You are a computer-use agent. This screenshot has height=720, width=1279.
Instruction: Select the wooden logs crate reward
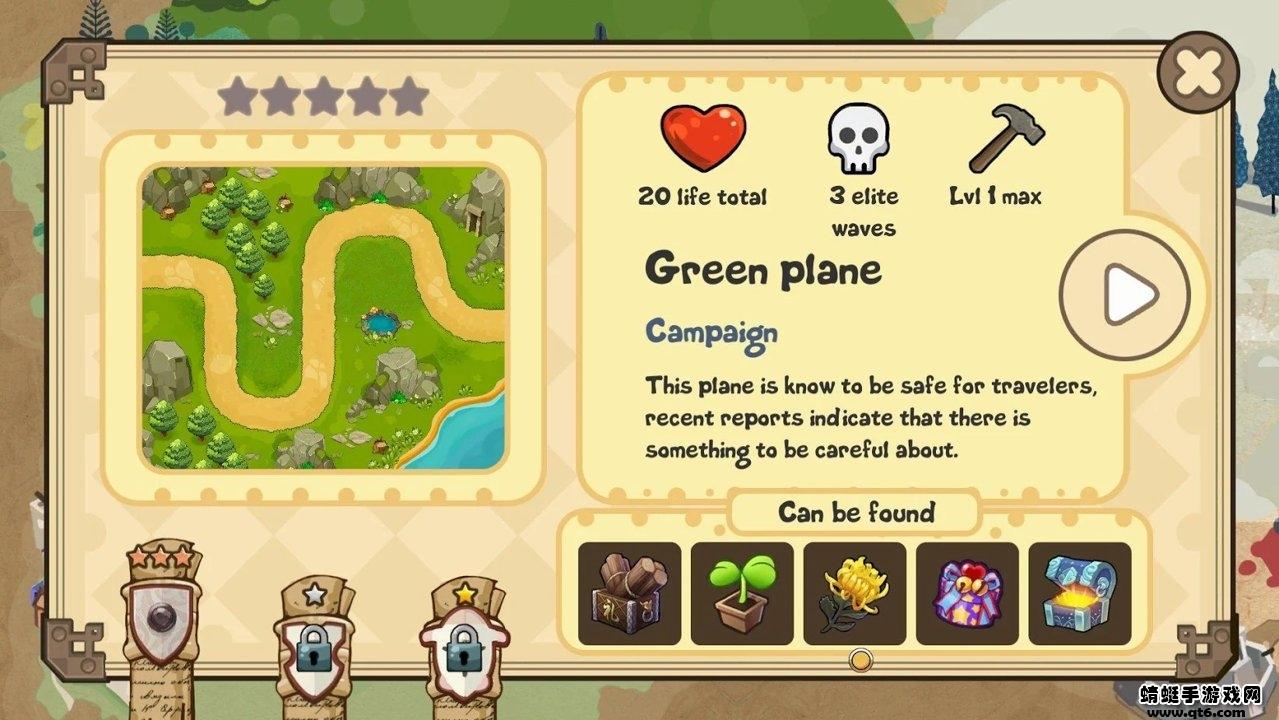point(629,593)
